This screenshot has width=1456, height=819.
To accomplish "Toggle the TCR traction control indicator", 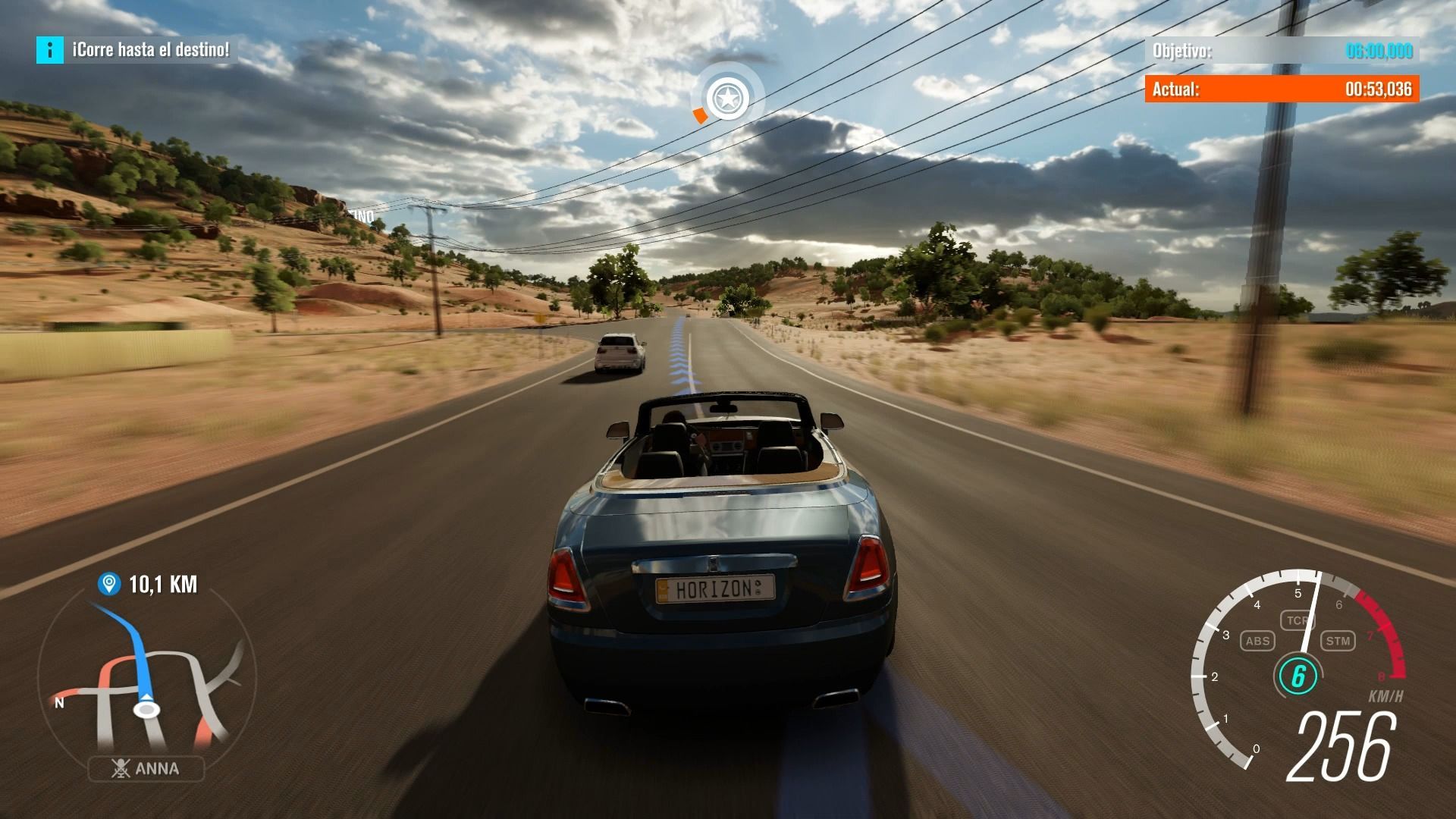I will coord(1297,620).
